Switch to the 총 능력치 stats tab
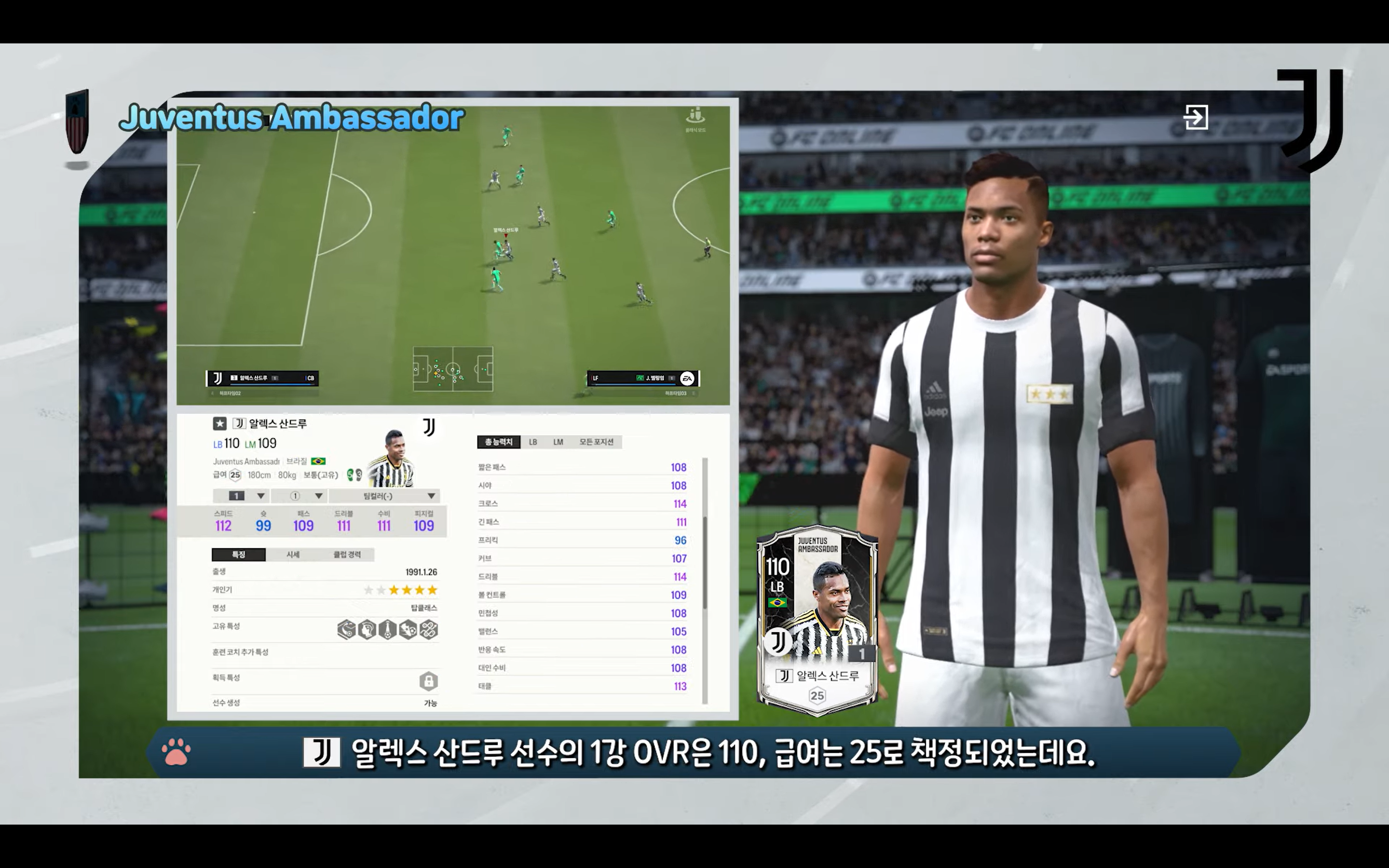1389x868 pixels. 498,442
